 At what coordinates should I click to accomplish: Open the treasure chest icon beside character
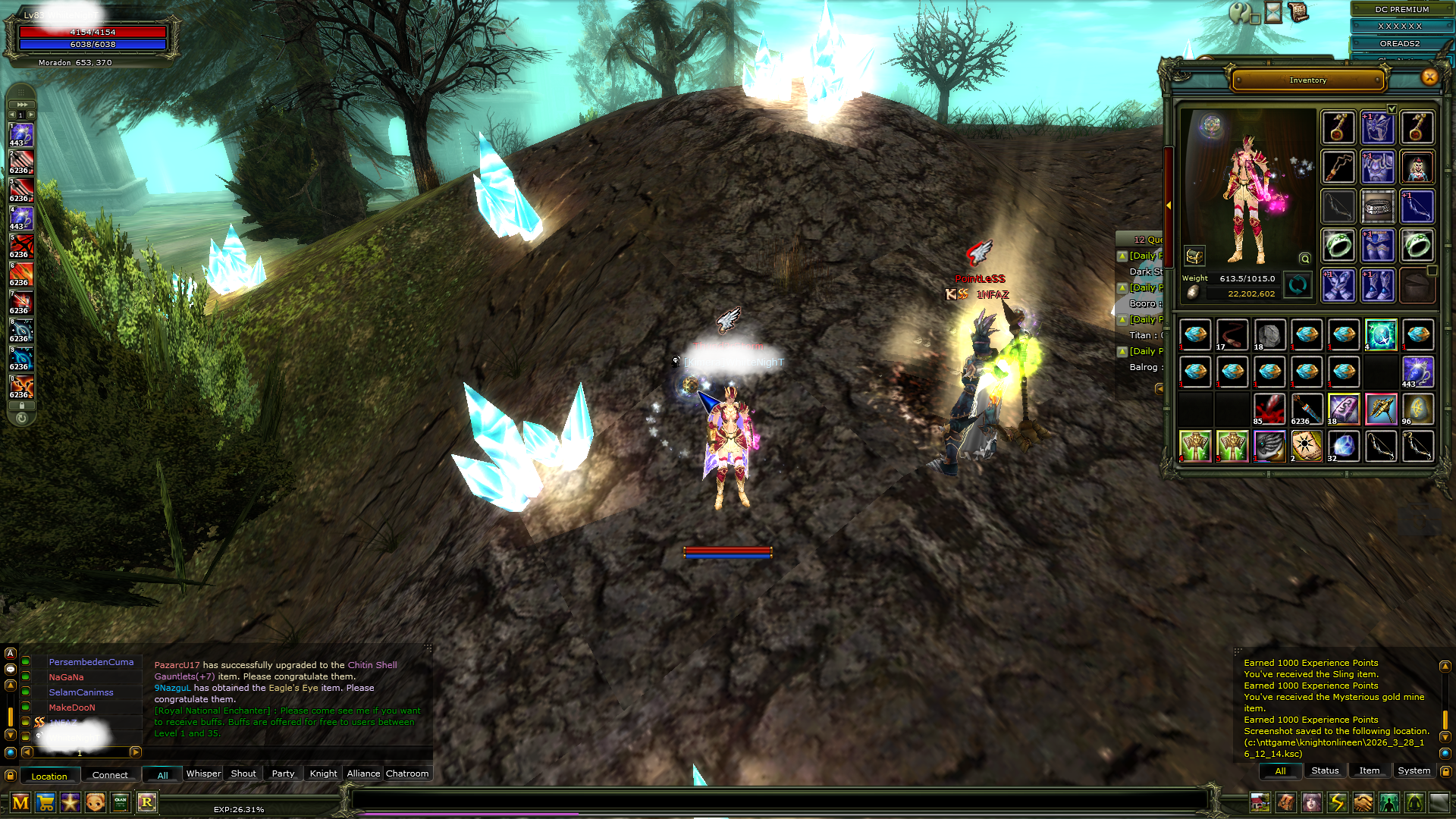(1194, 256)
